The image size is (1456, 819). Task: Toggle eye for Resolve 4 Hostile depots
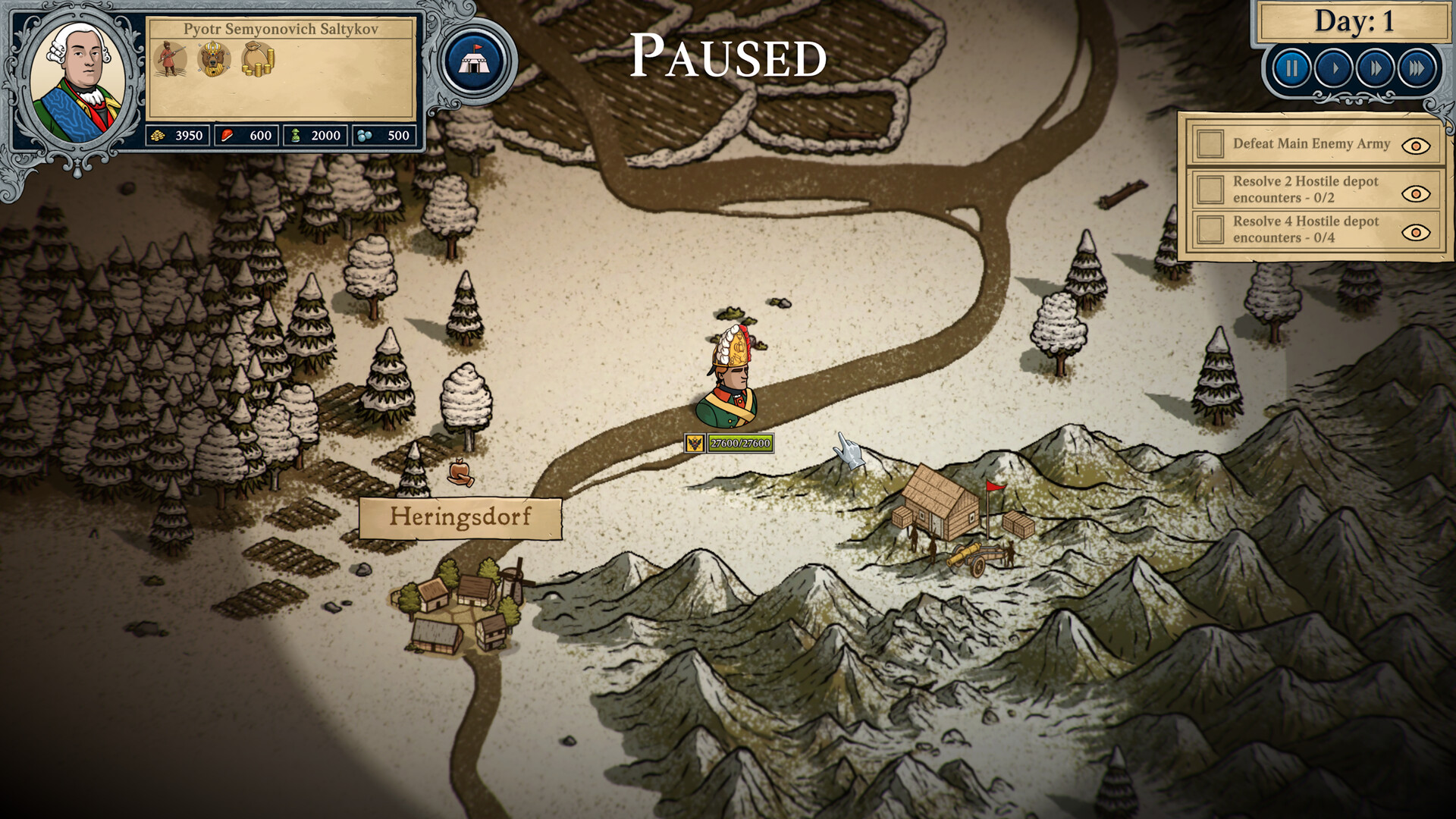1415,232
